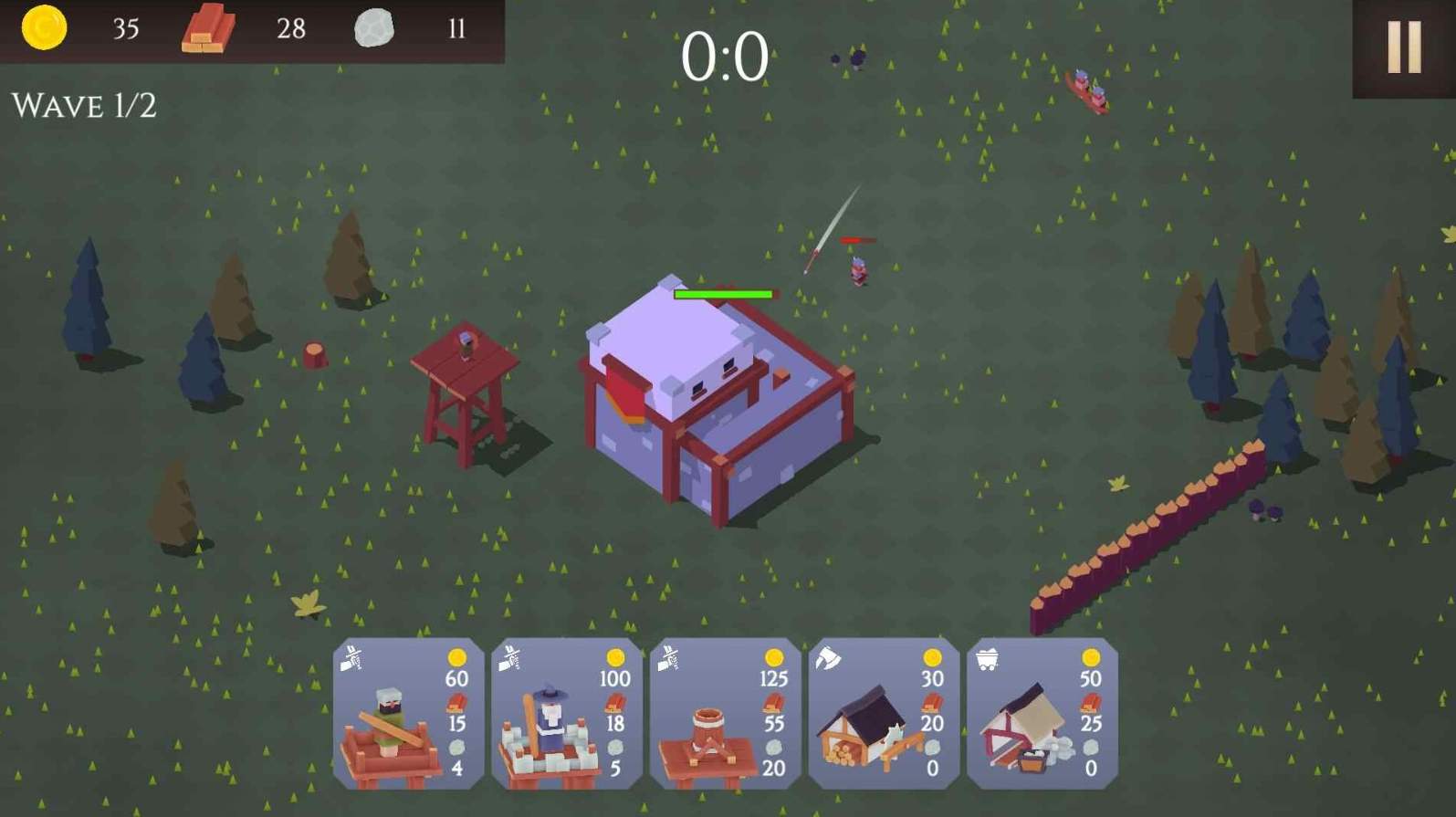Screen dimensions: 1456x817
Task: Pick the cannon tower card costing 125 gold
Action: click(725, 714)
